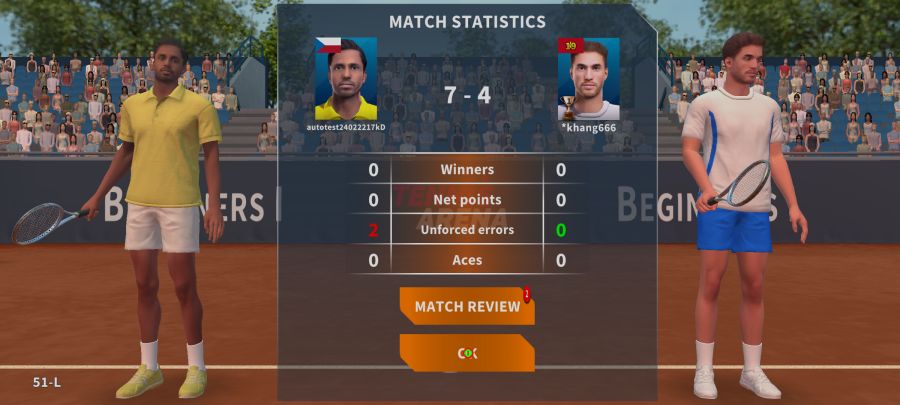Confirm with the orange OK button
900x405 pixels.
click(467, 353)
